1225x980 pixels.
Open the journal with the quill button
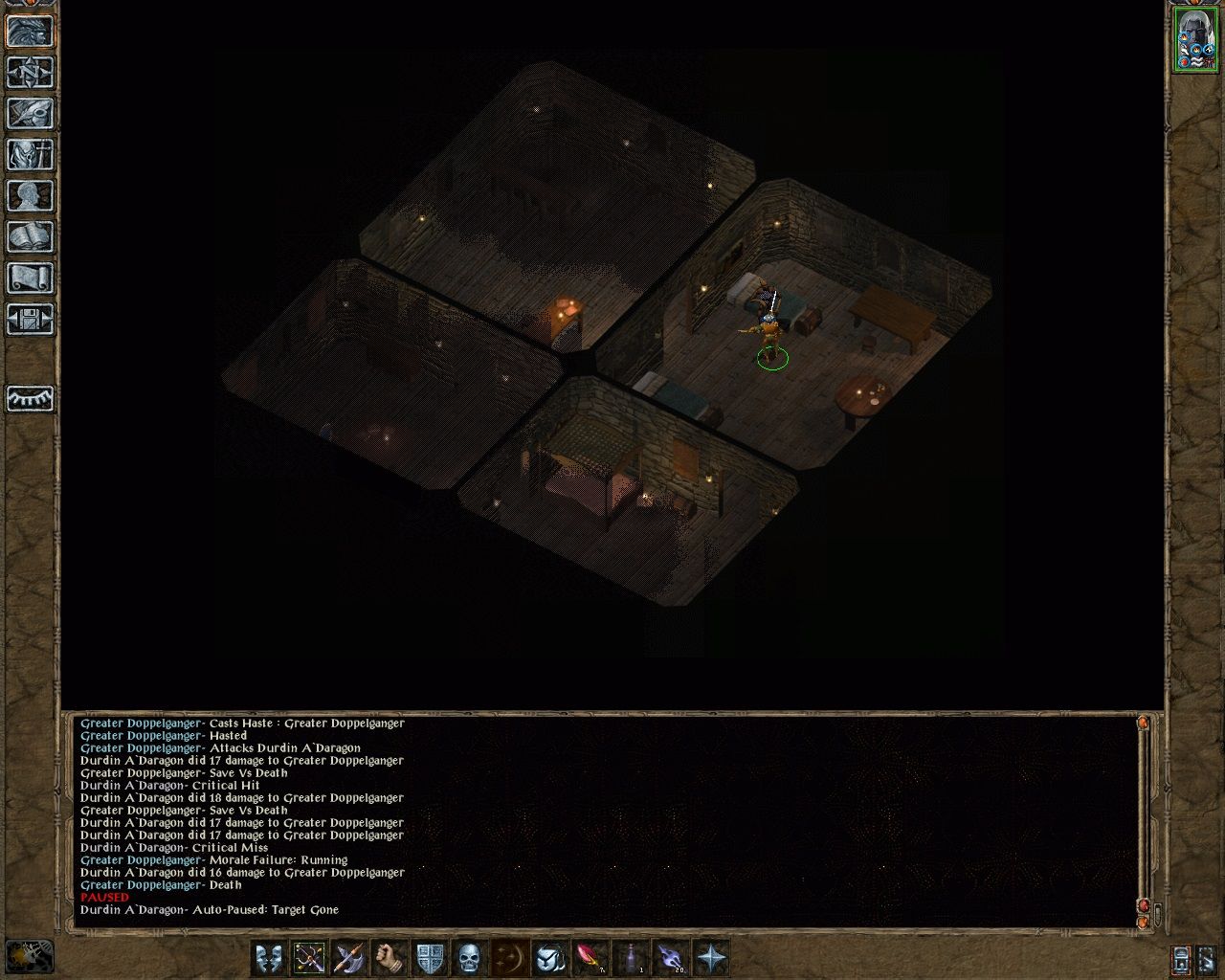(30, 113)
